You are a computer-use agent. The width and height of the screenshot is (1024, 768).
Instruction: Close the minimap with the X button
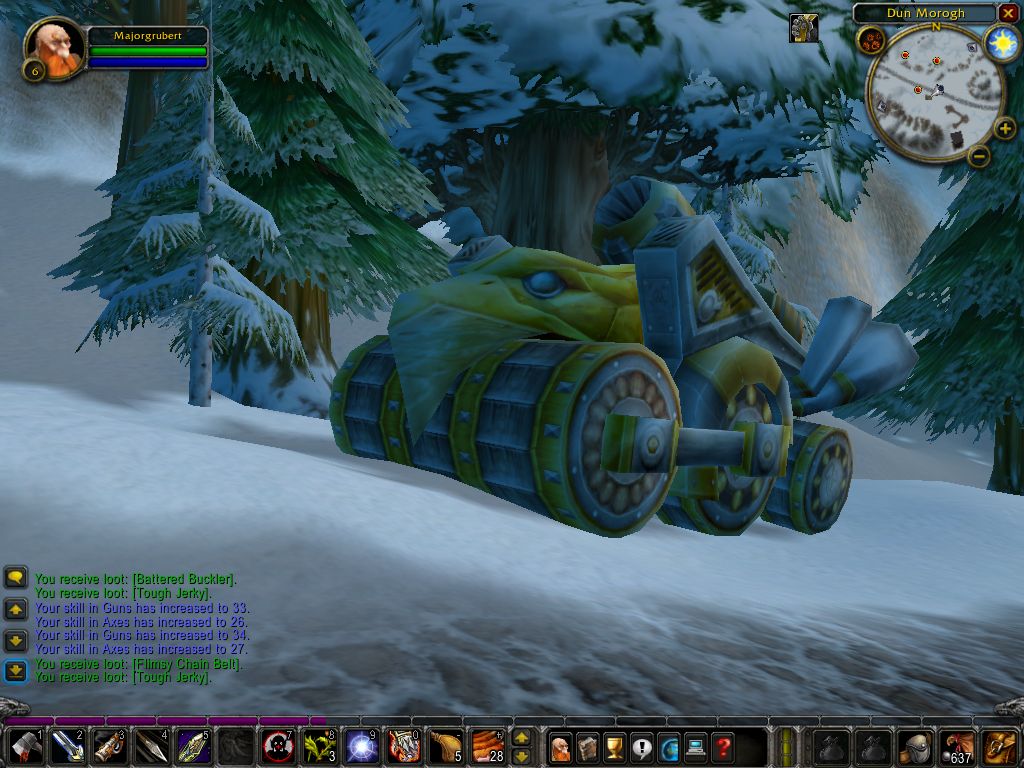click(x=1007, y=13)
